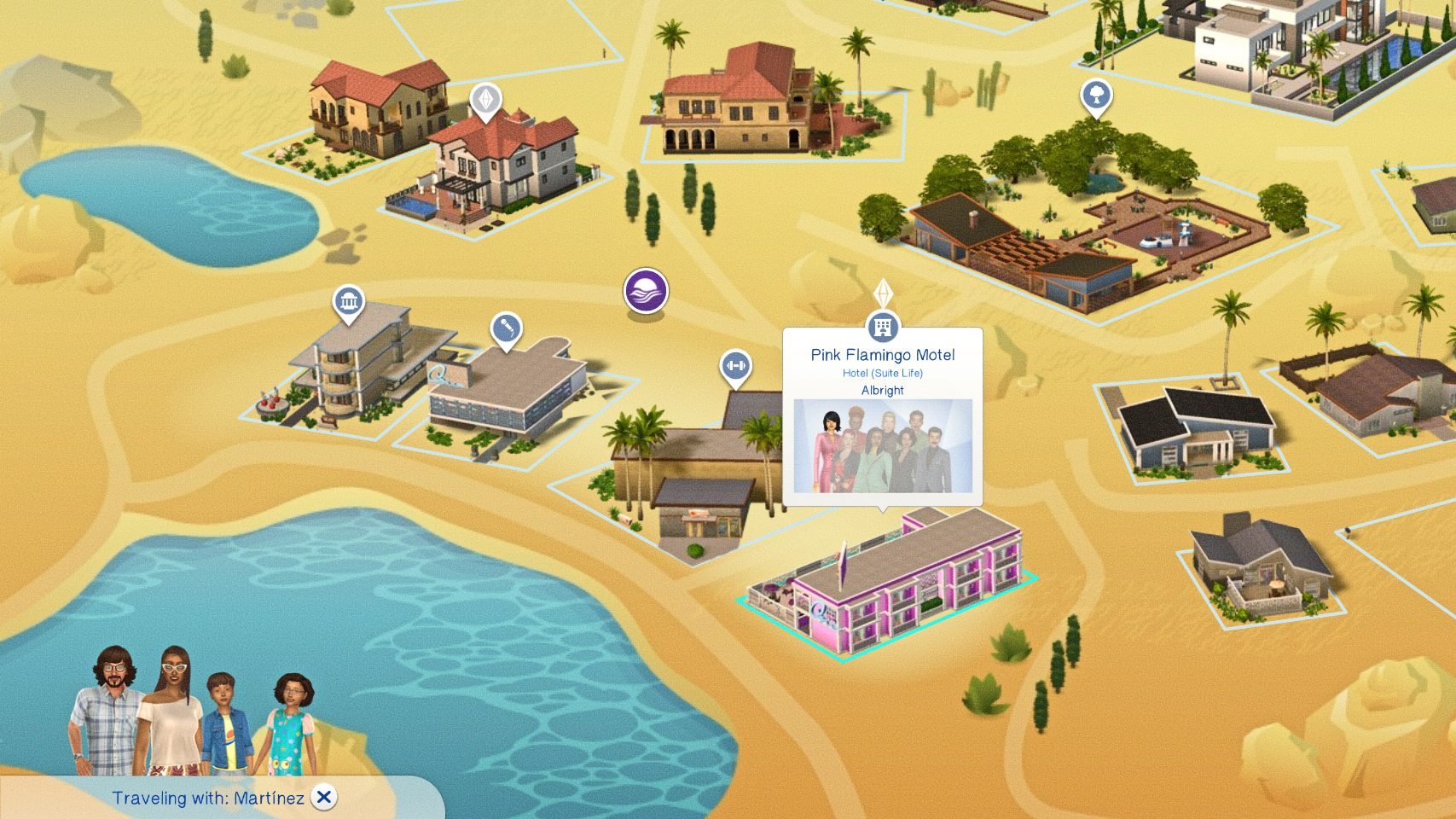Open the purple spa lot icon
Viewport: 1456px width, 819px height.
pyautogui.click(x=647, y=292)
